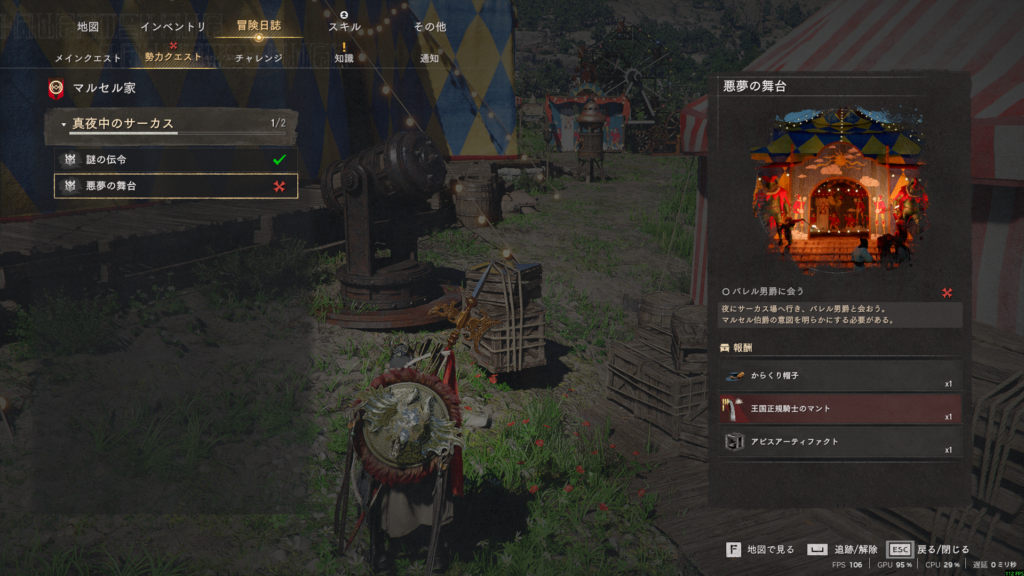Go to the その他 tab
This screenshot has width=1024, height=576.
[430, 26]
